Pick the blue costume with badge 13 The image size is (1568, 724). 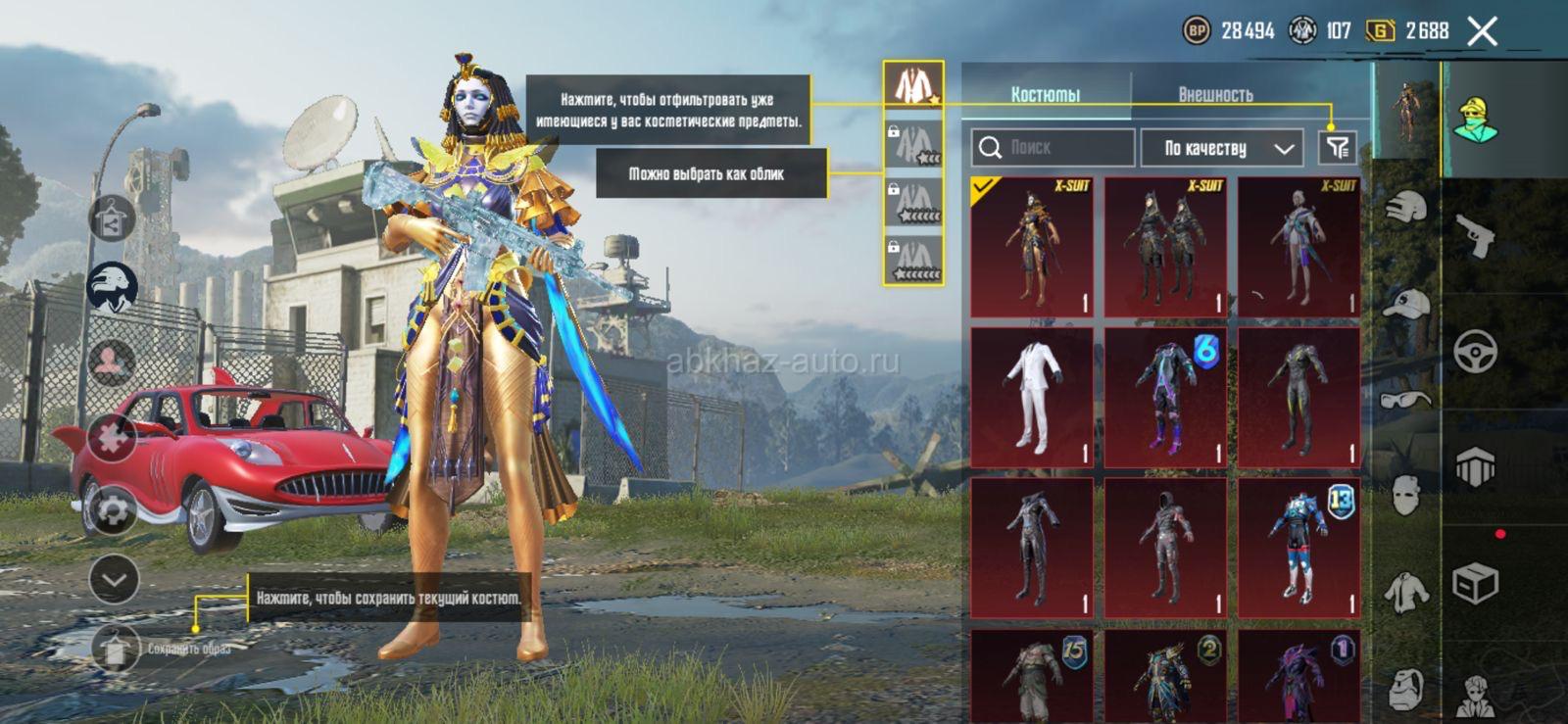(x=1299, y=548)
